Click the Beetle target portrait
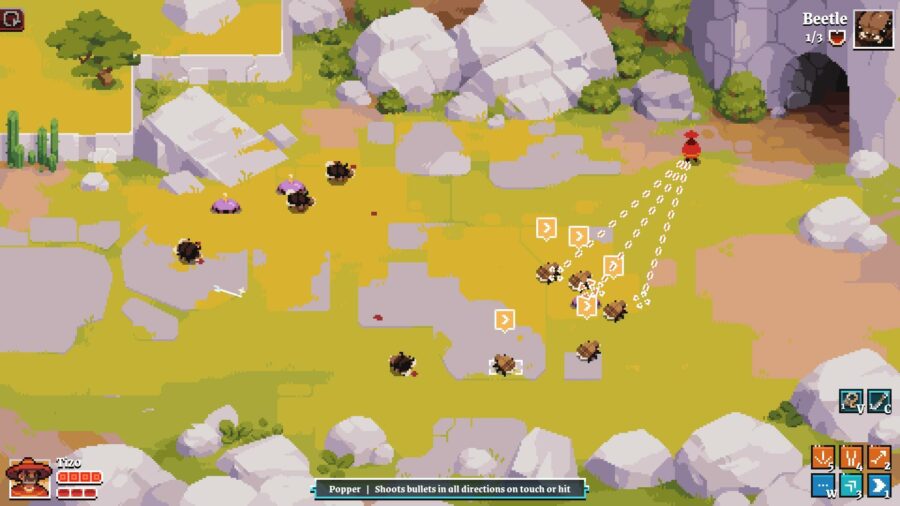Viewport: 900px width, 506px height. 873,29
